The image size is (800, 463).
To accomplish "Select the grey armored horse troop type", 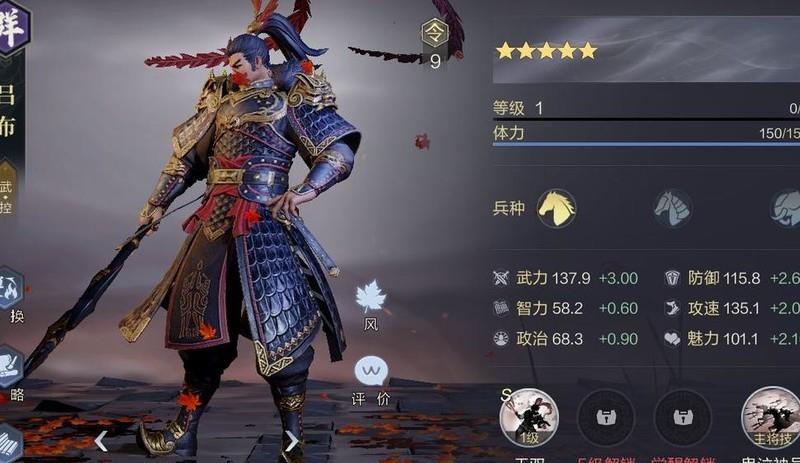I will [x=672, y=208].
